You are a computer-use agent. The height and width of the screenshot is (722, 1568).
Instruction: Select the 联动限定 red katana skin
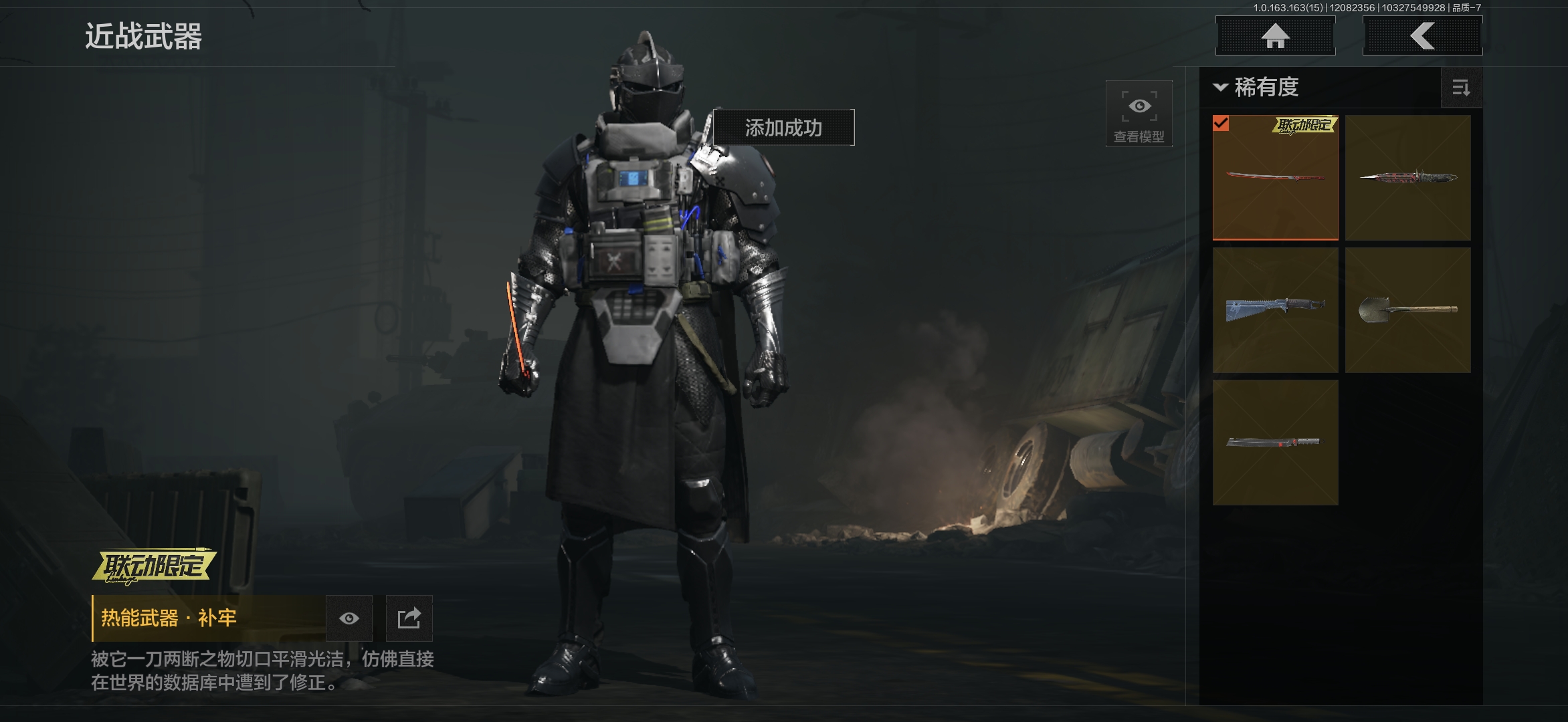pos(1275,178)
